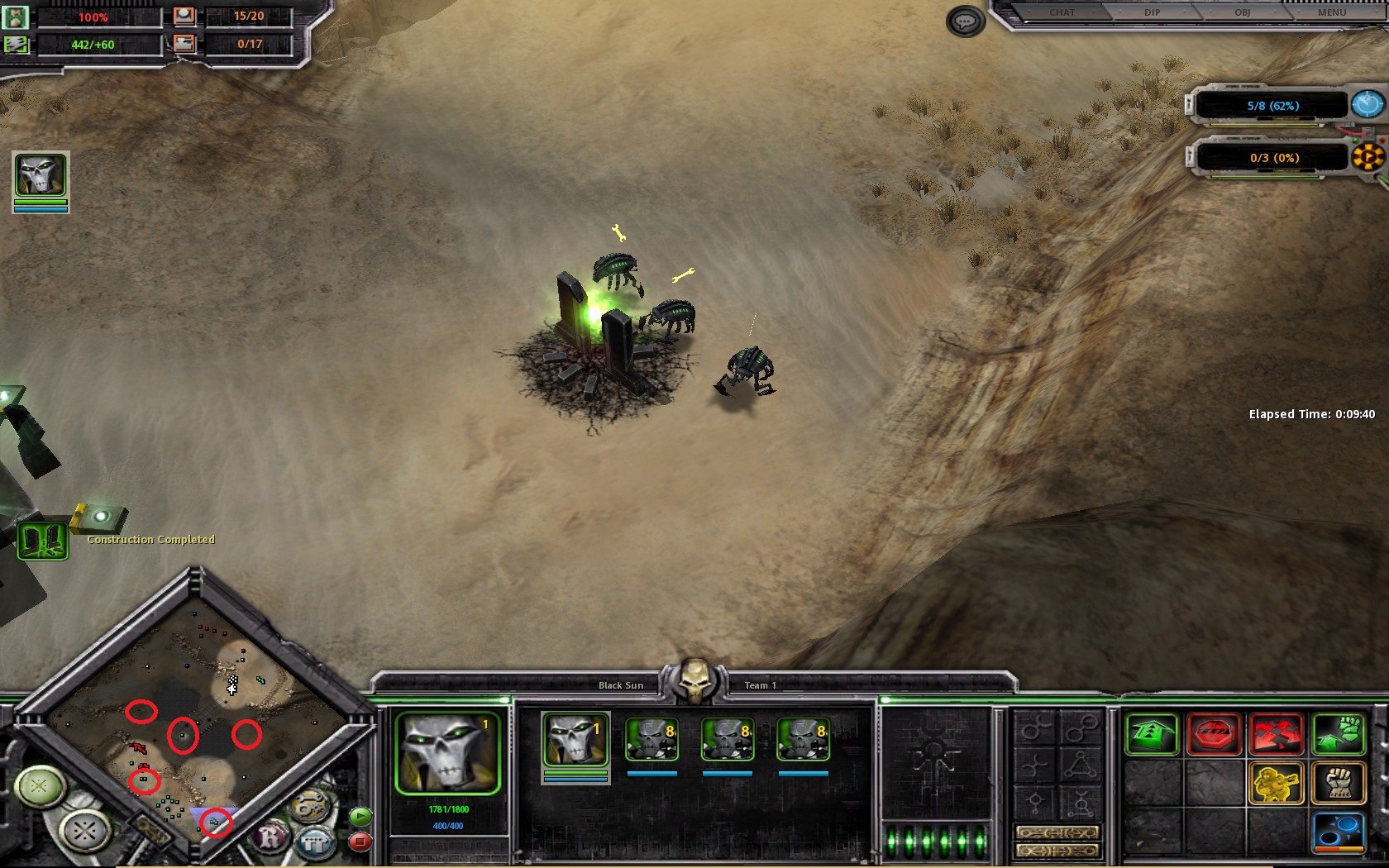Click the purple R button near minimap

(x=270, y=838)
